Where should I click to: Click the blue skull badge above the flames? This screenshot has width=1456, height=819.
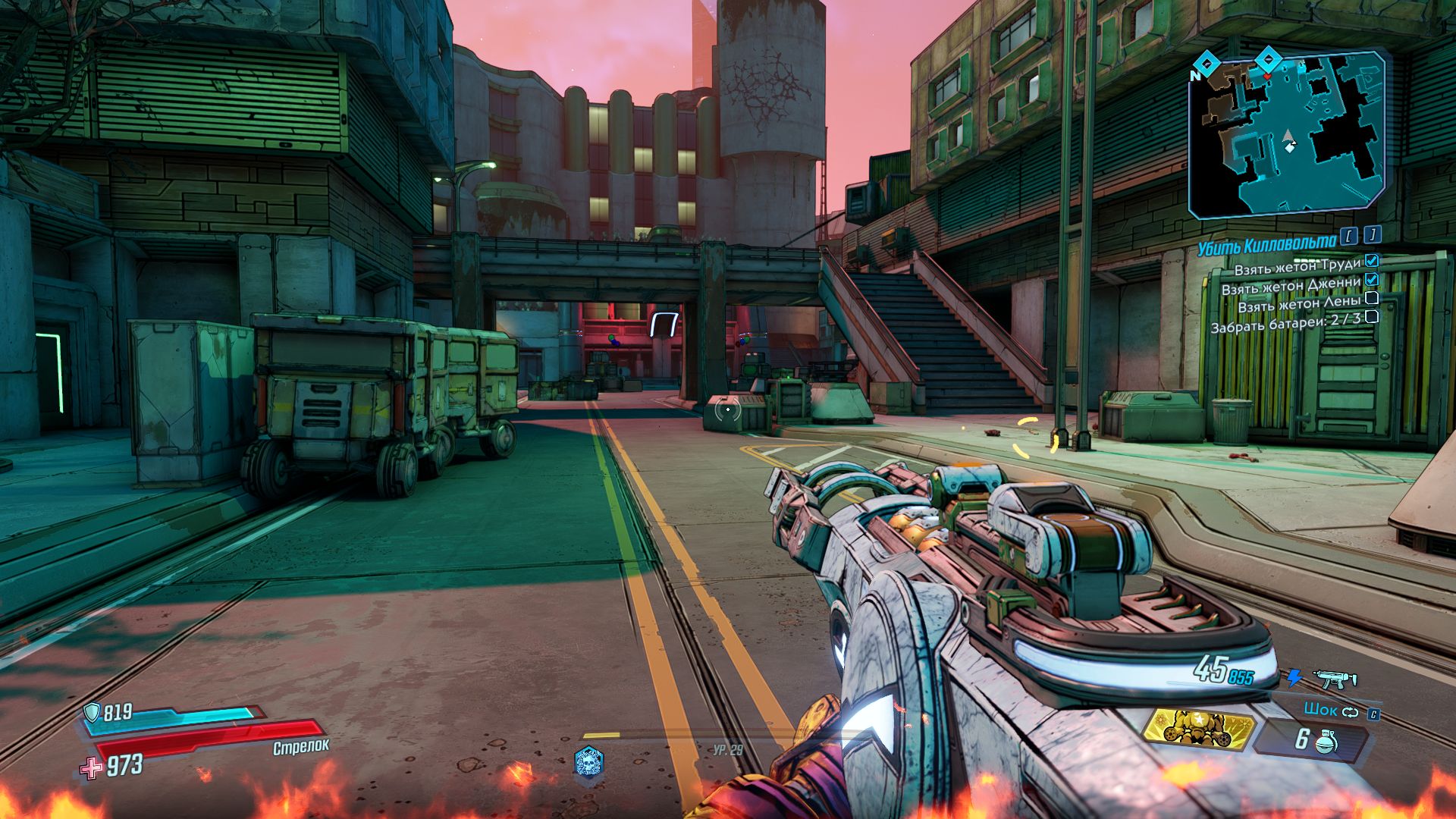click(588, 761)
